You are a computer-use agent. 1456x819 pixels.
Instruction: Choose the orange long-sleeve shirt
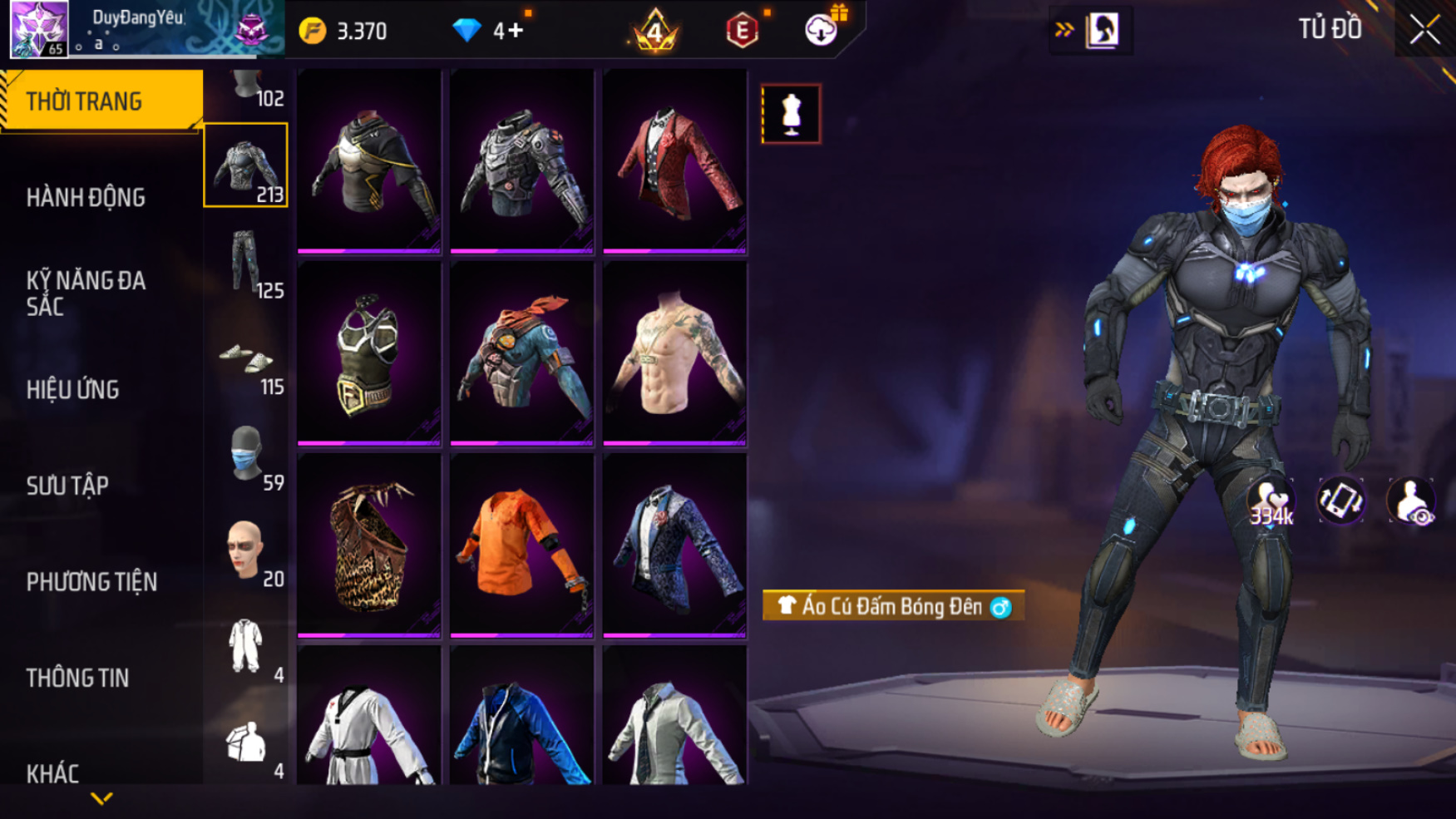[521, 546]
